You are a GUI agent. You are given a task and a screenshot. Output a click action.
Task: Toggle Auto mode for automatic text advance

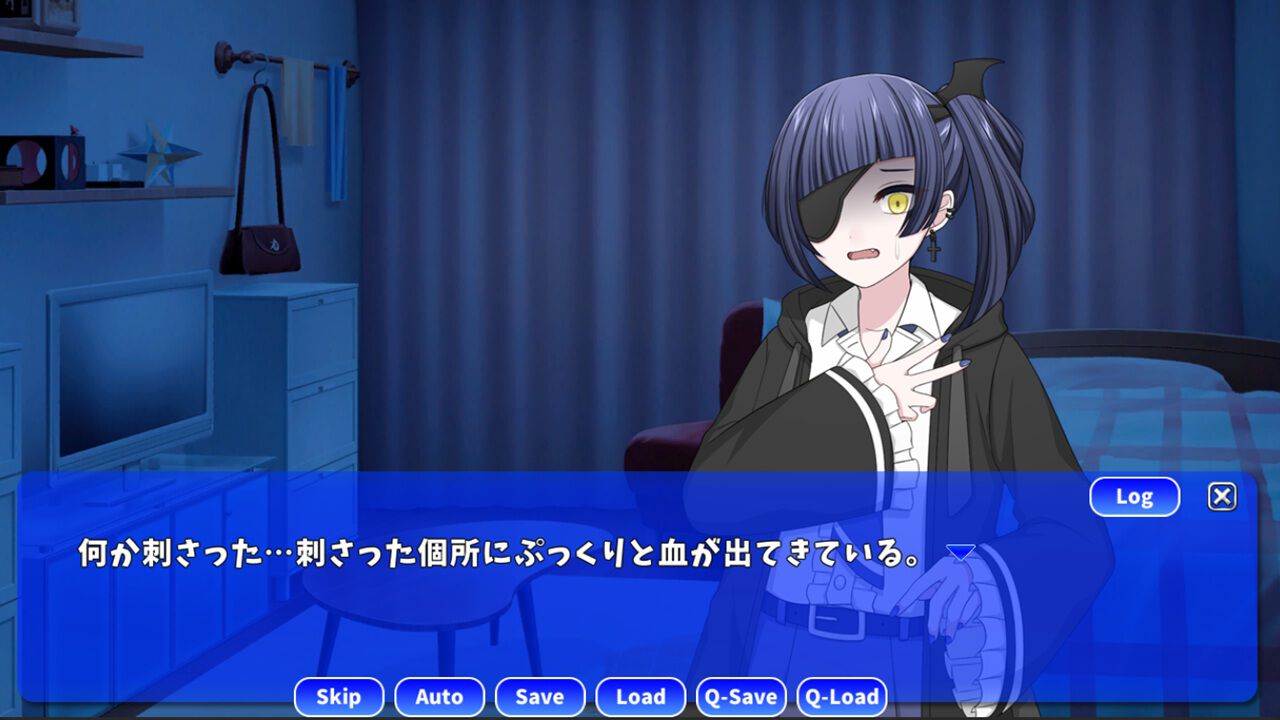(439, 697)
